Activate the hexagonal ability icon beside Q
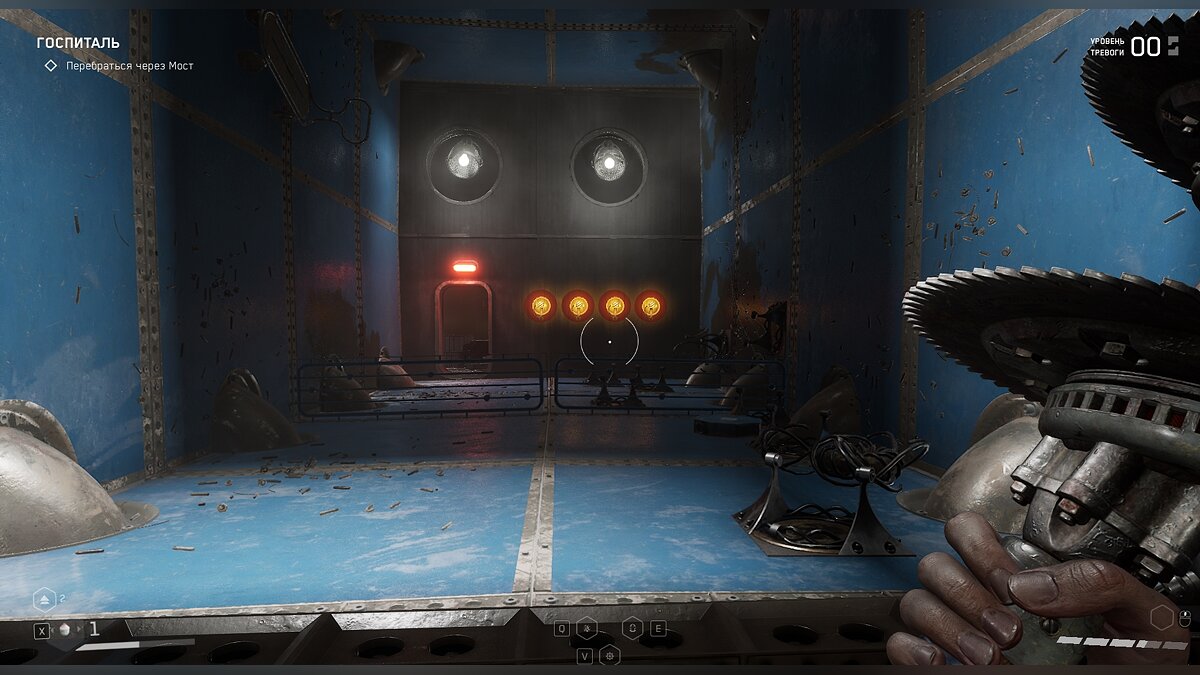Screen dimensions: 1200x675 589,628
